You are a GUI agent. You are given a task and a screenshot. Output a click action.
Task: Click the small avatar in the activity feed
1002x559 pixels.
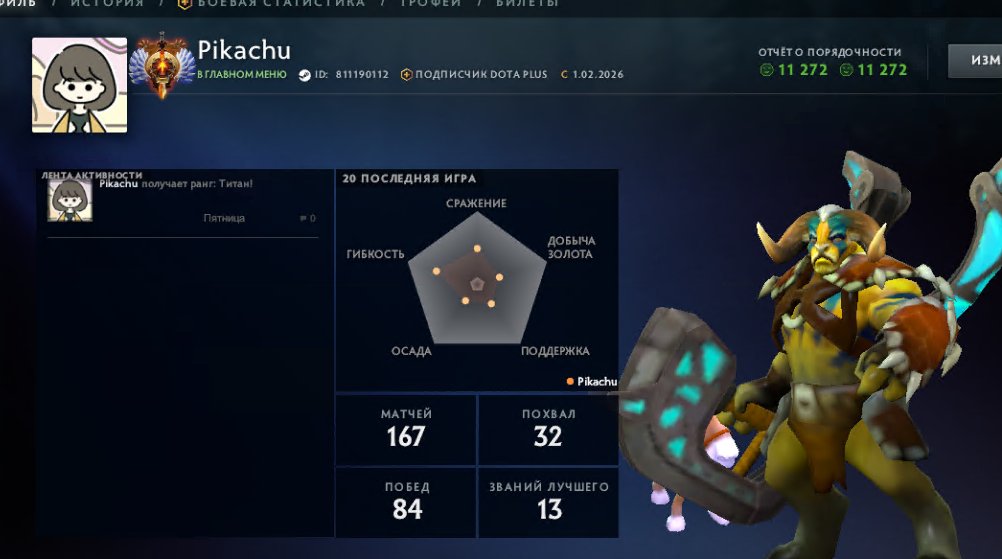(71, 201)
